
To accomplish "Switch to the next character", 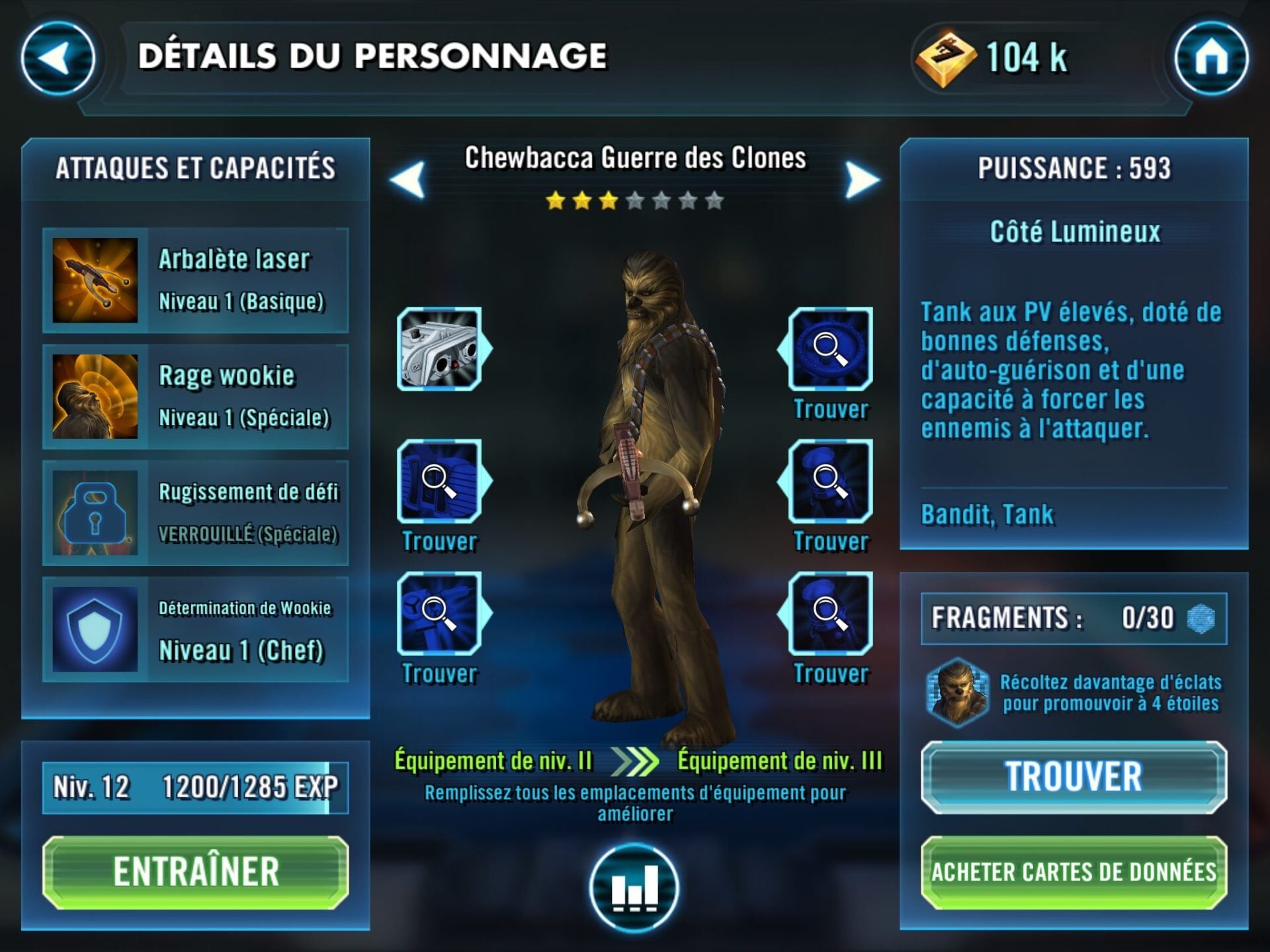I will [x=862, y=180].
